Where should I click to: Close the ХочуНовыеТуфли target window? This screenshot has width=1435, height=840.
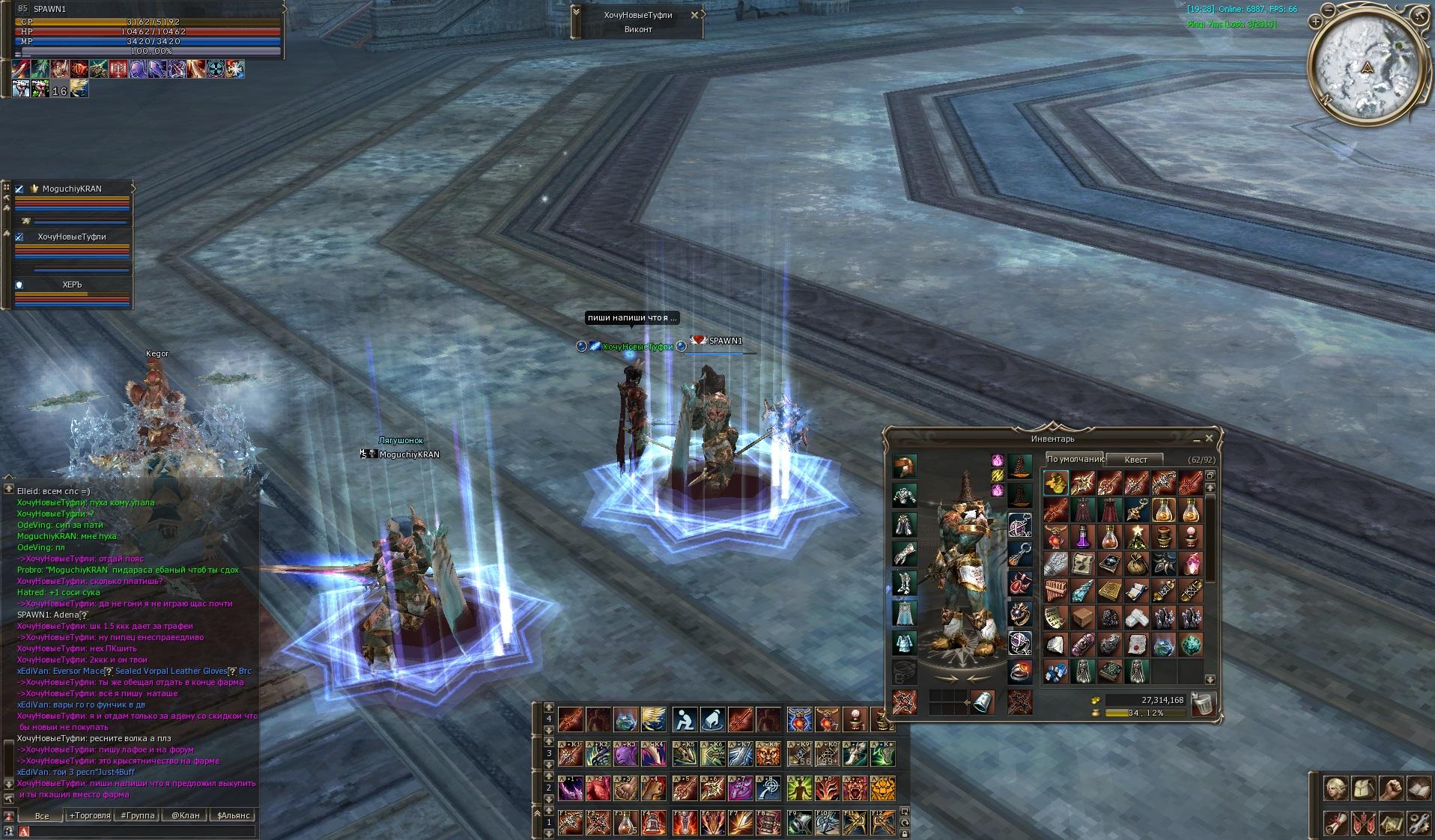pos(694,14)
